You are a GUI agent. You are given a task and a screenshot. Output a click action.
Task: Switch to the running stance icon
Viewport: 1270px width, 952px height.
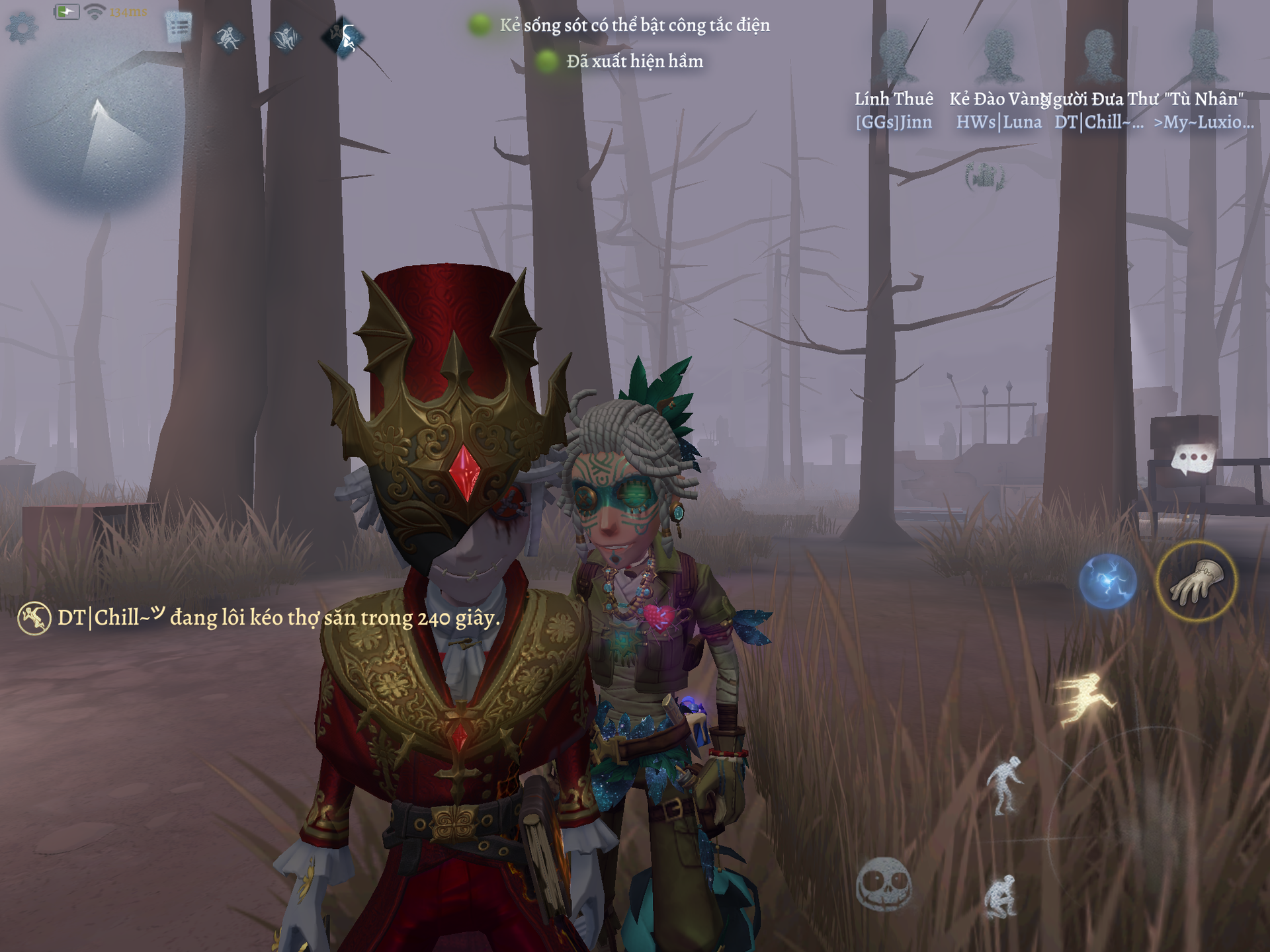(x=1085, y=699)
